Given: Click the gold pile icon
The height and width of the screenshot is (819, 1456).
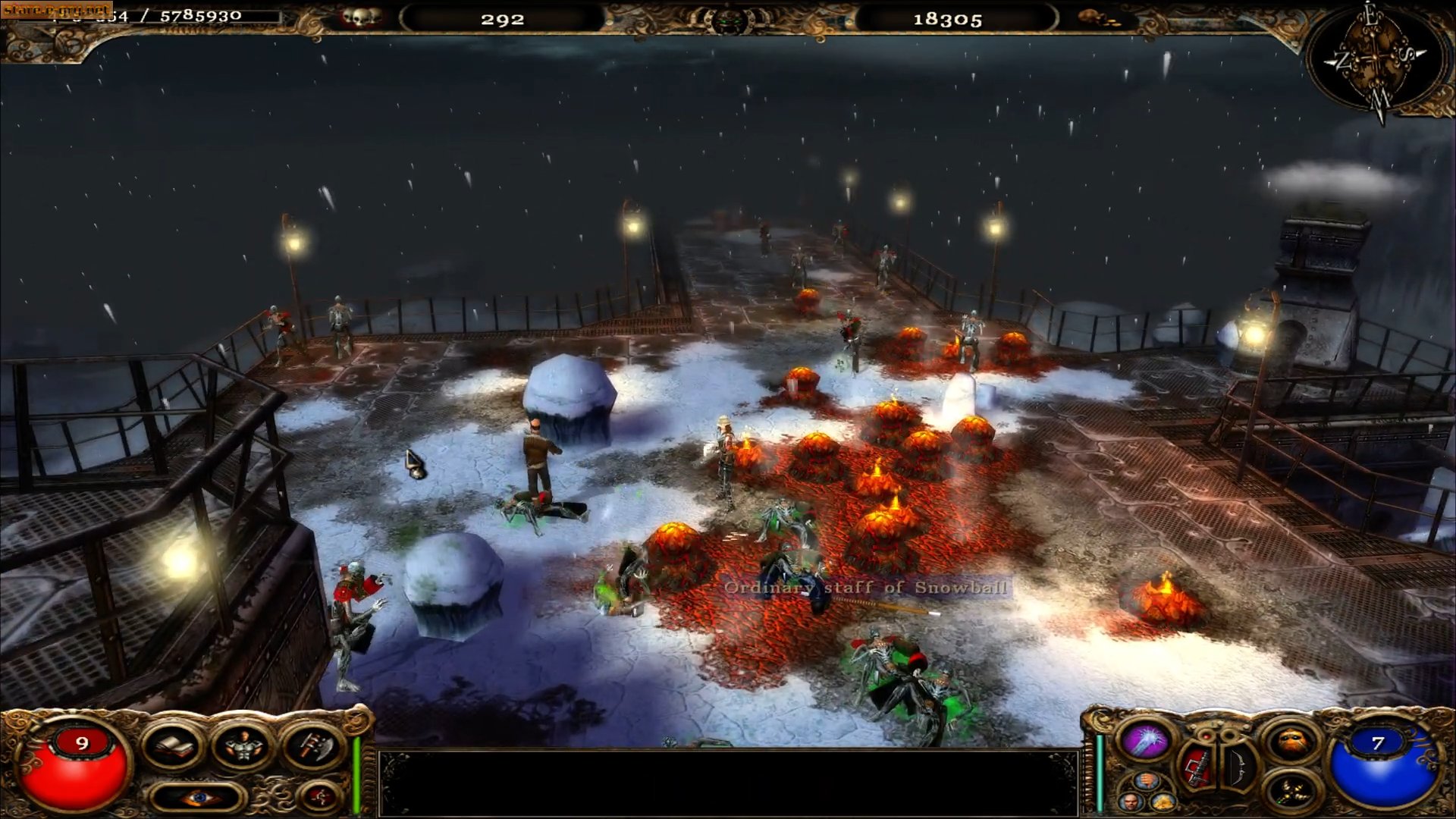Looking at the screenshot, I should coord(1163,802).
